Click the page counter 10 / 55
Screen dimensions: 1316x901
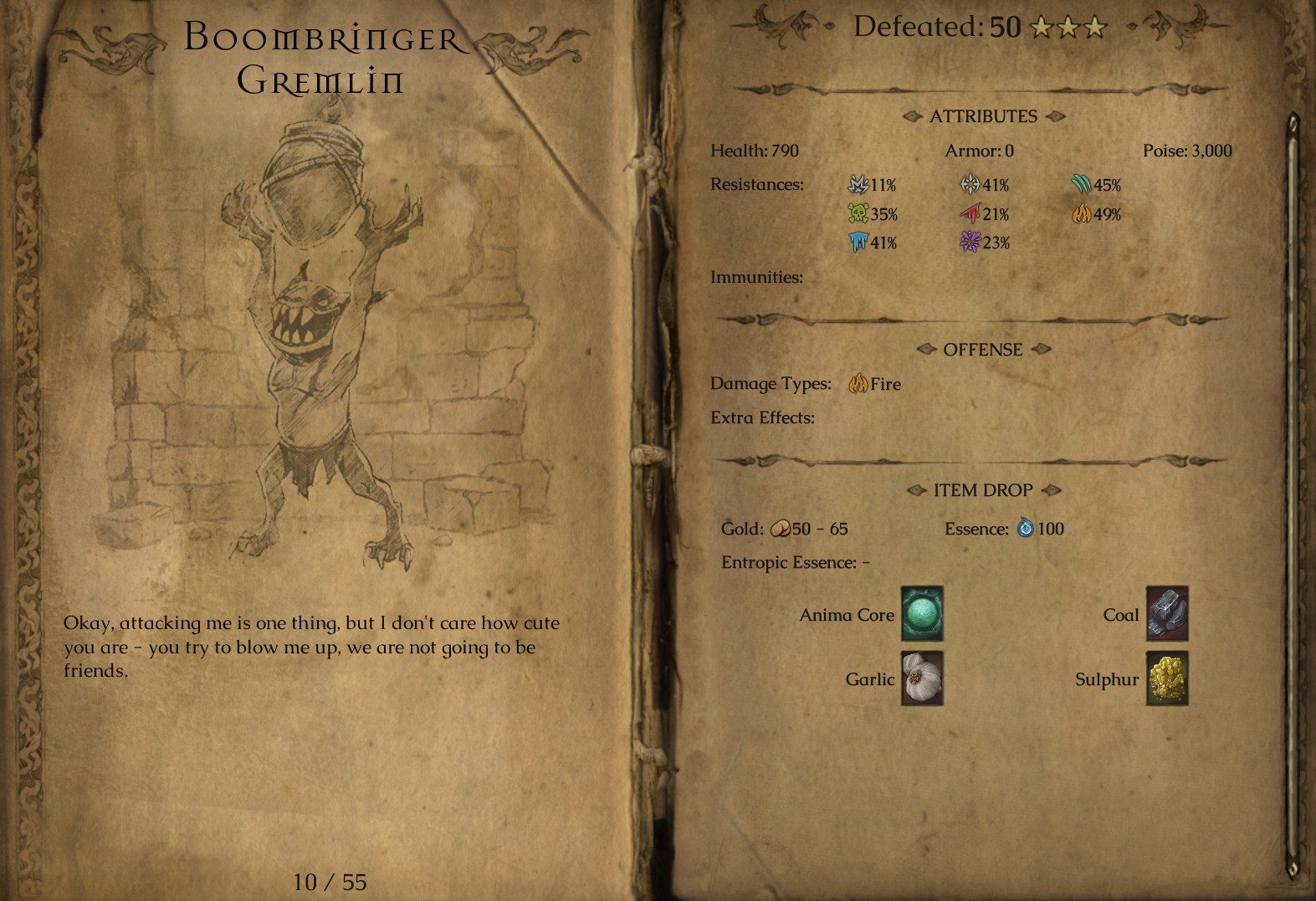[x=329, y=882]
